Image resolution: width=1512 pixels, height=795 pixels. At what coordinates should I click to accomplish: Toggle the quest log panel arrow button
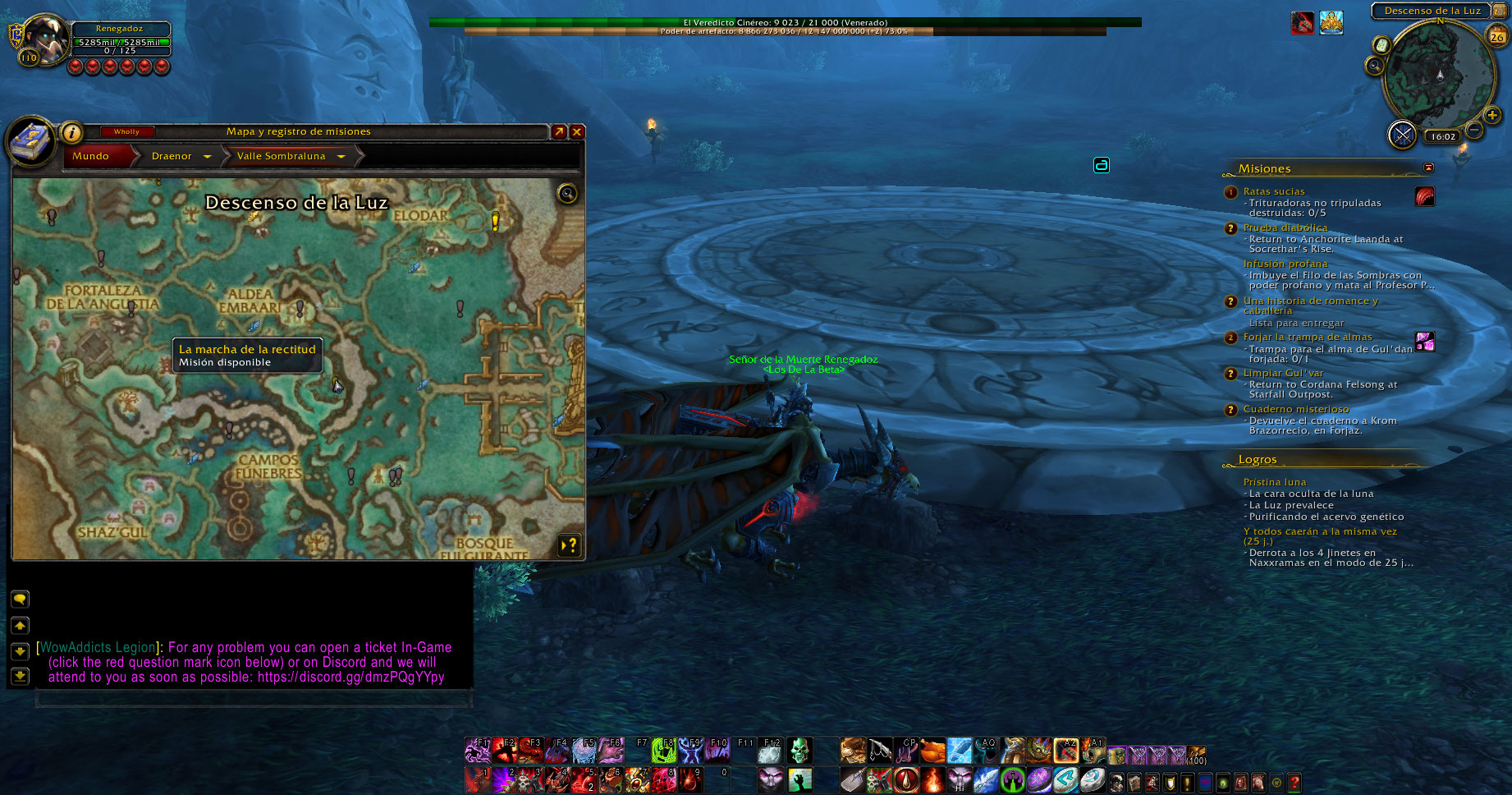[x=569, y=545]
